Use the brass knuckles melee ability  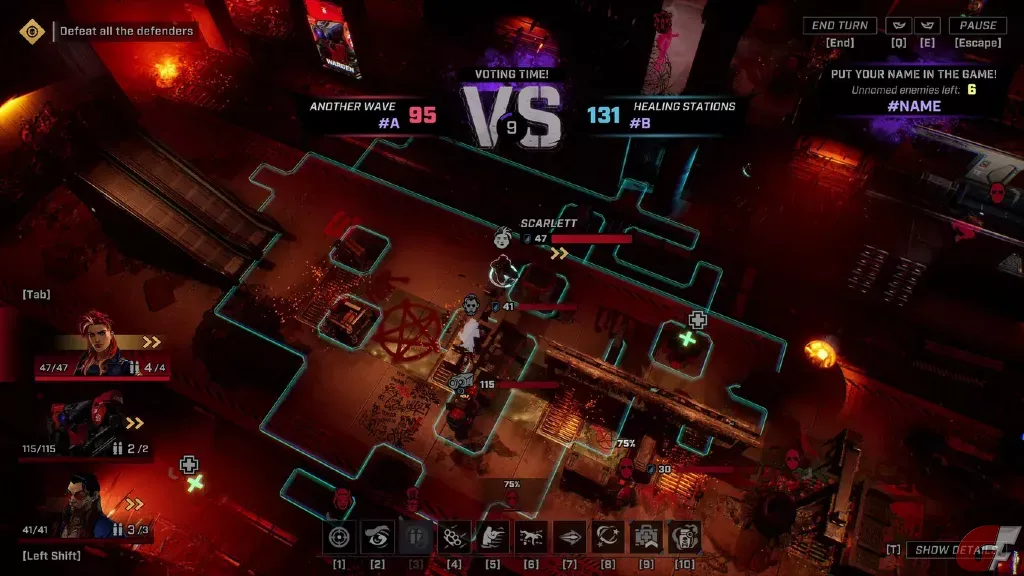click(x=455, y=538)
